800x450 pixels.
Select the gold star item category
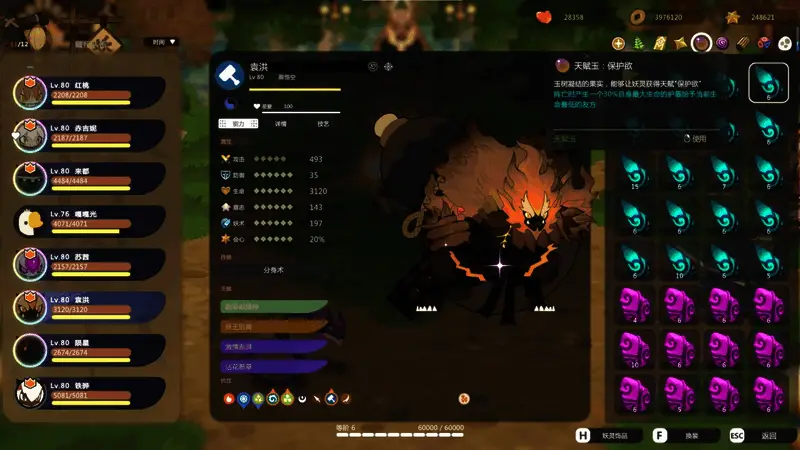pyautogui.click(x=680, y=43)
